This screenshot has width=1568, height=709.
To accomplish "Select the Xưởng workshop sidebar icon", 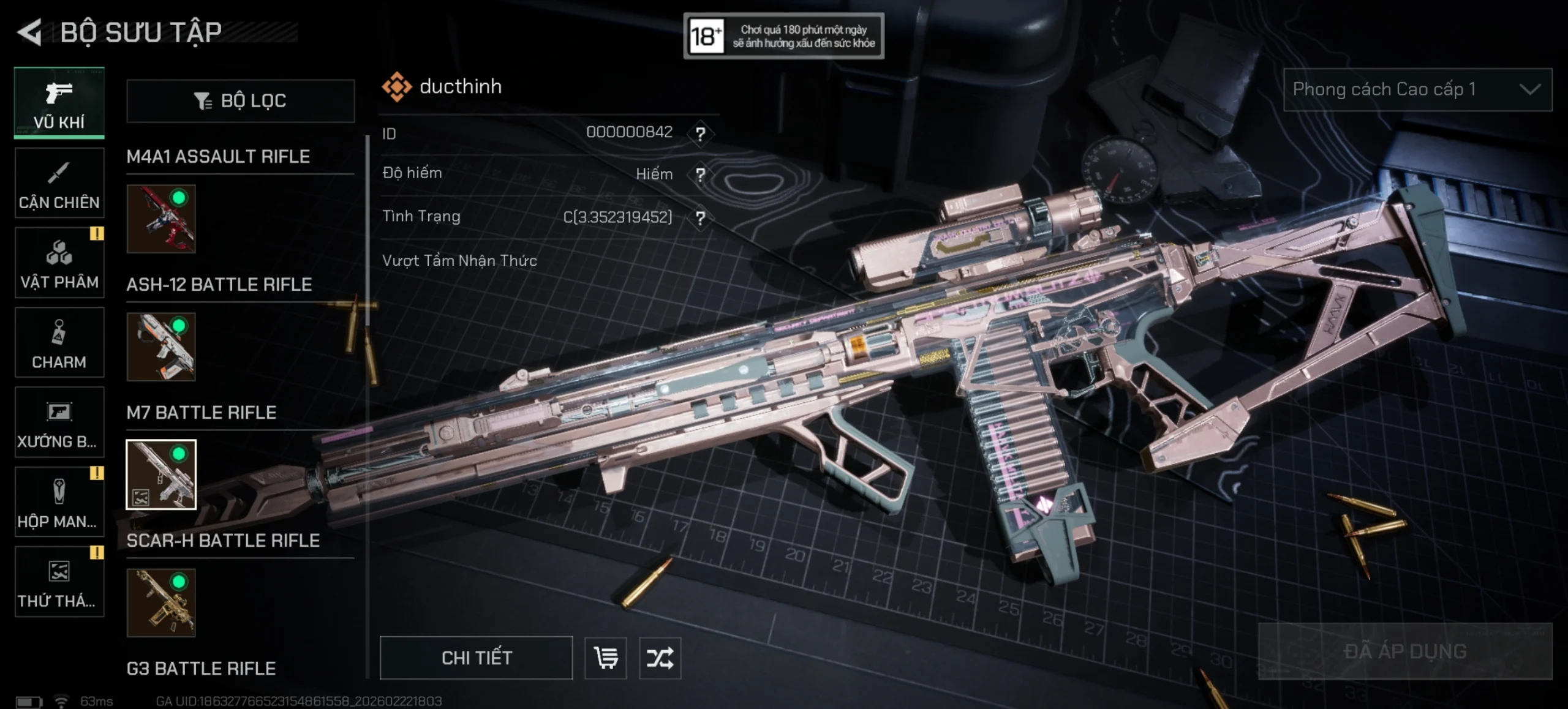I will point(59,422).
